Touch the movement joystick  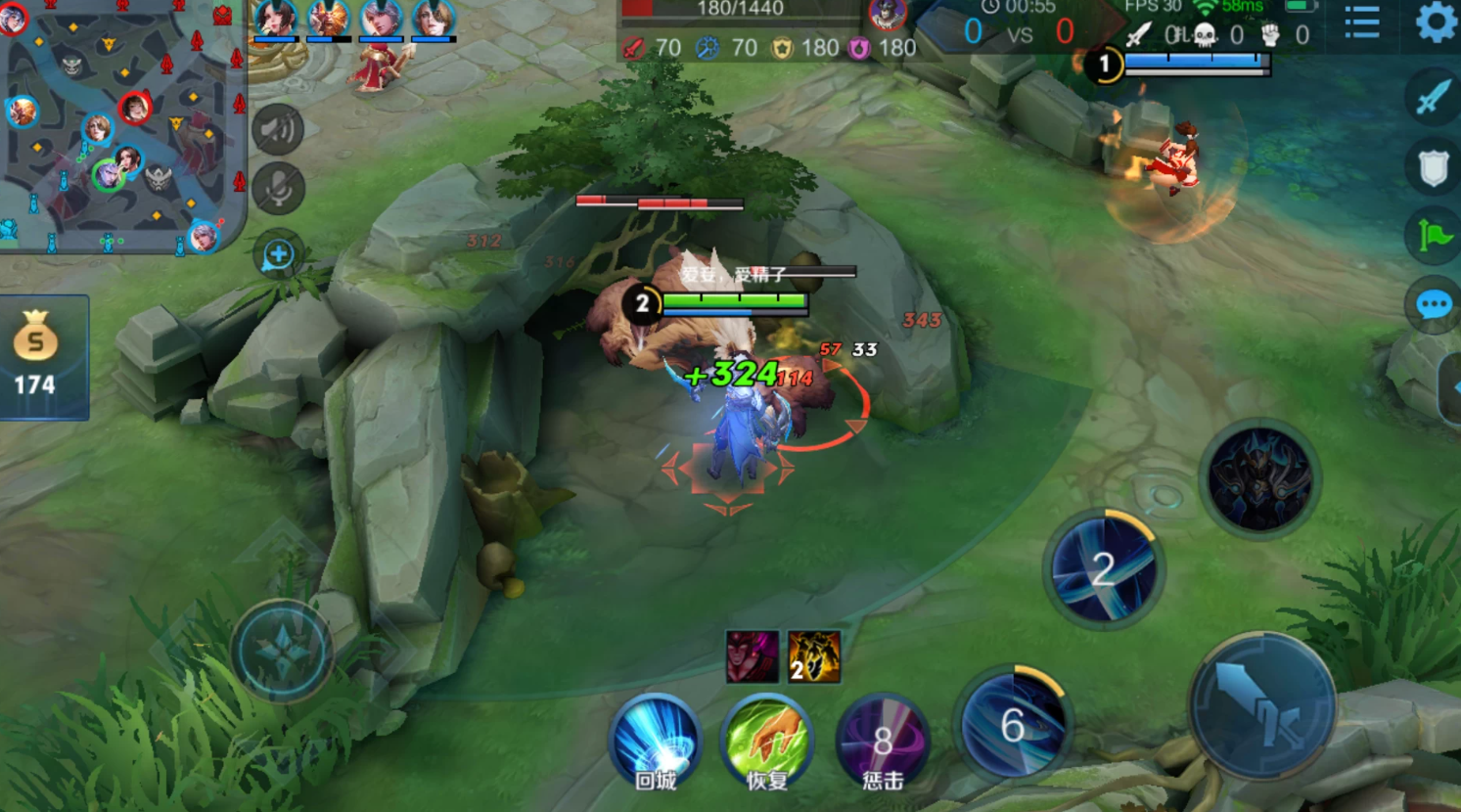pos(283,651)
